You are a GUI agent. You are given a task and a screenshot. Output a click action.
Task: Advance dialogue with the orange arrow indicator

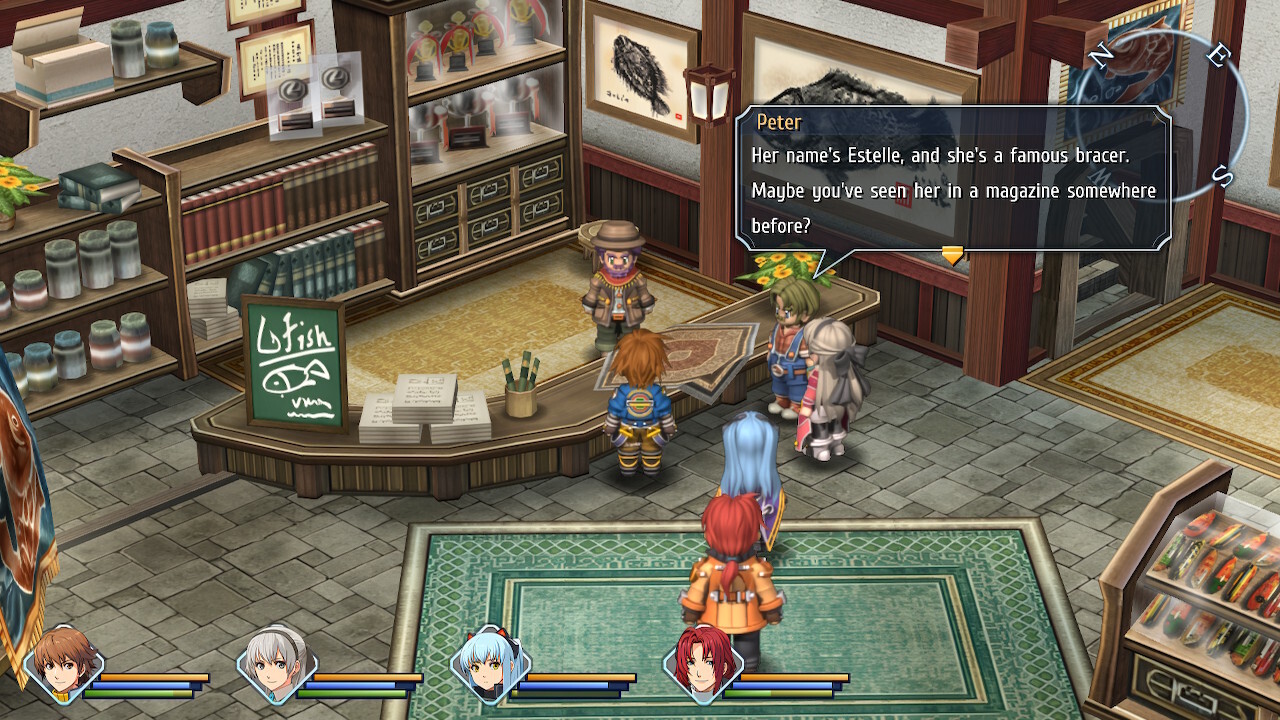[x=952, y=255]
